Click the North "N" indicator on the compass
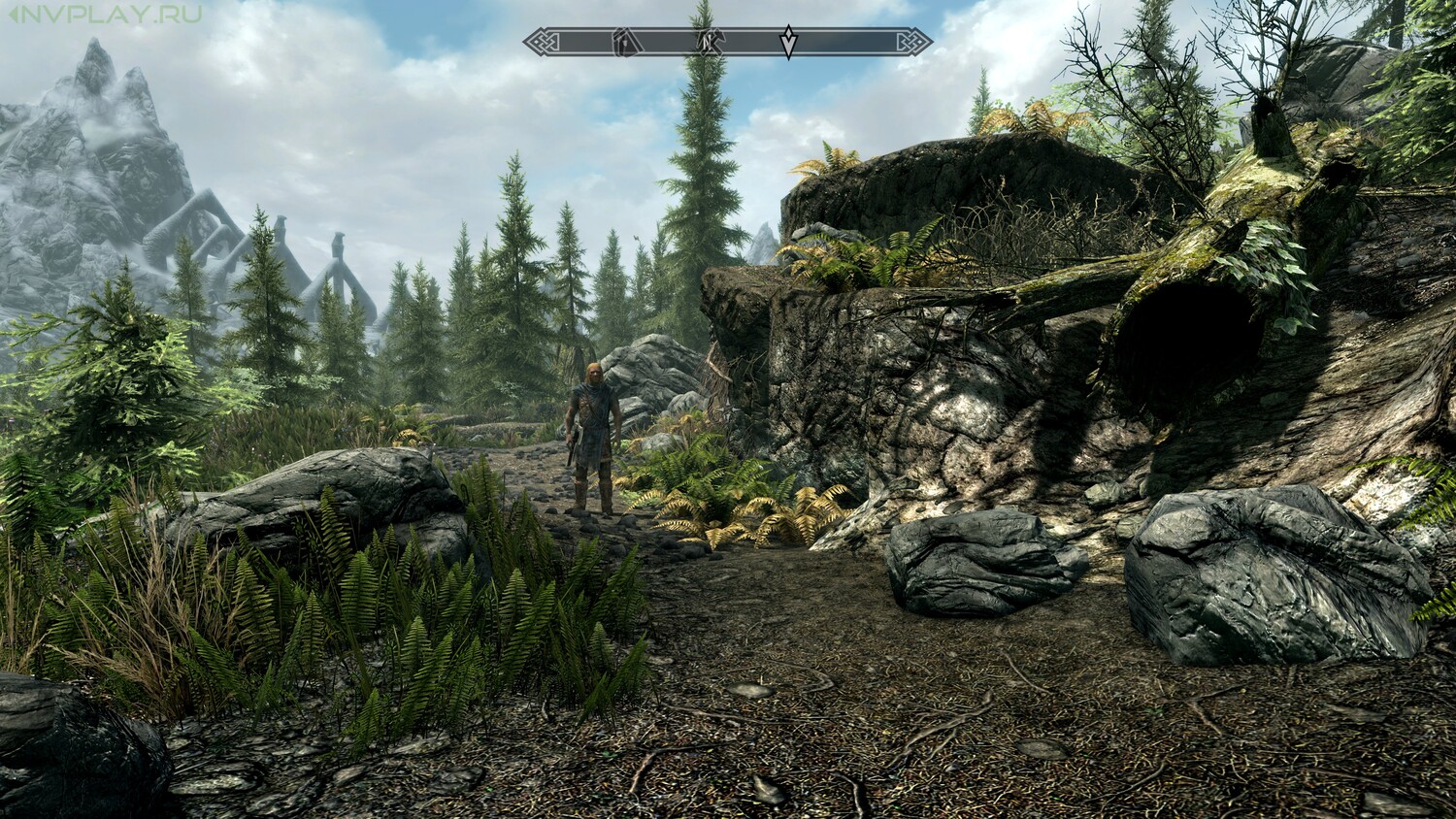The height and width of the screenshot is (819, 1456). [708, 42]
